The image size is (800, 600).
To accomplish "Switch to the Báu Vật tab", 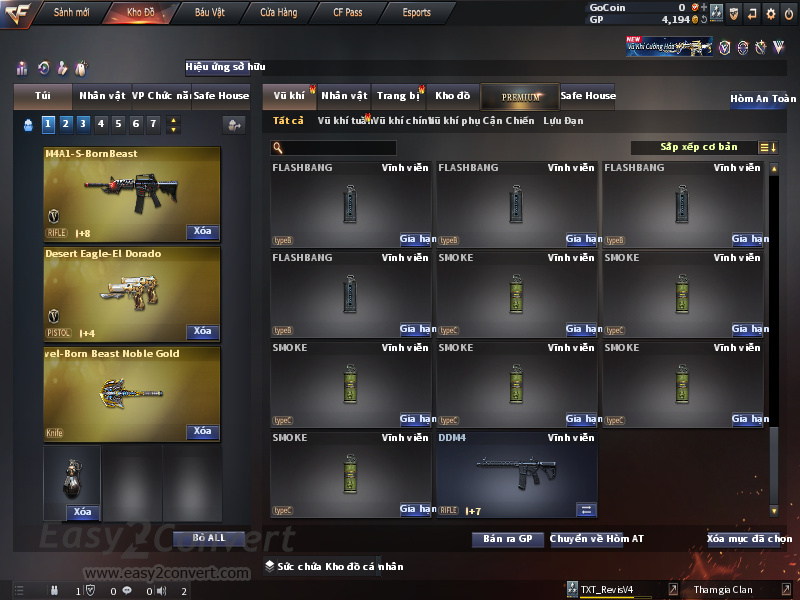I will [x=209, y=13].
